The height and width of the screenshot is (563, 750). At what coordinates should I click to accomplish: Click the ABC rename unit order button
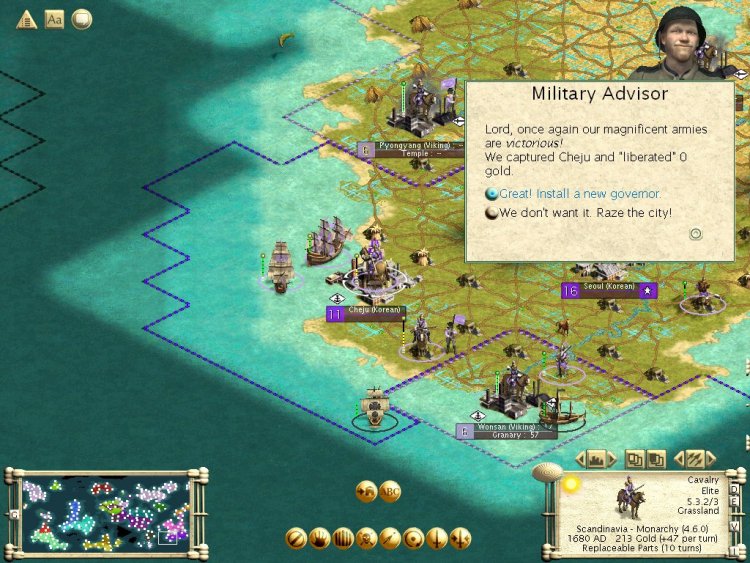tap(389, 491)
